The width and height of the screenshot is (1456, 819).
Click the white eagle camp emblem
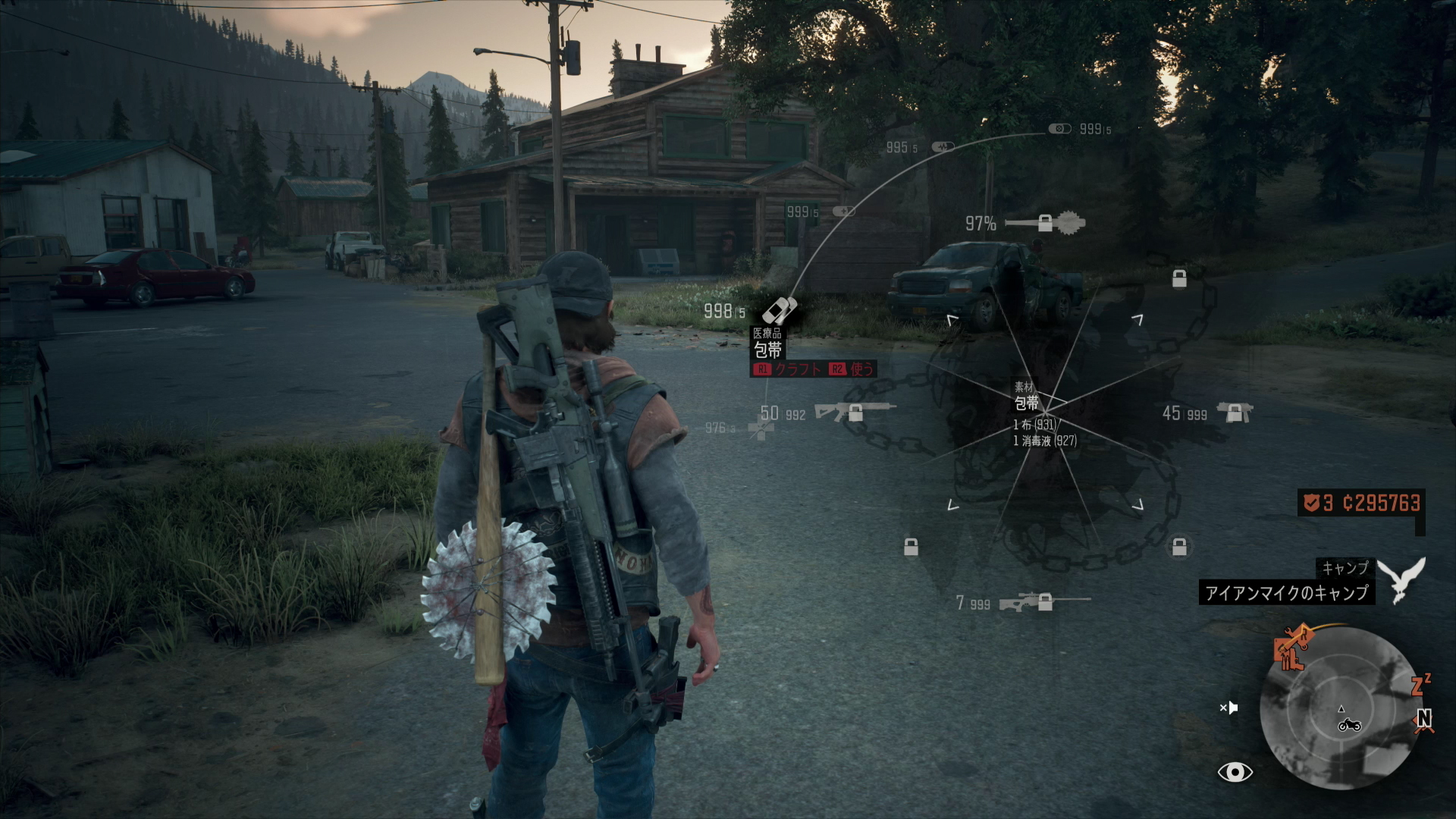coord(1401,579)
